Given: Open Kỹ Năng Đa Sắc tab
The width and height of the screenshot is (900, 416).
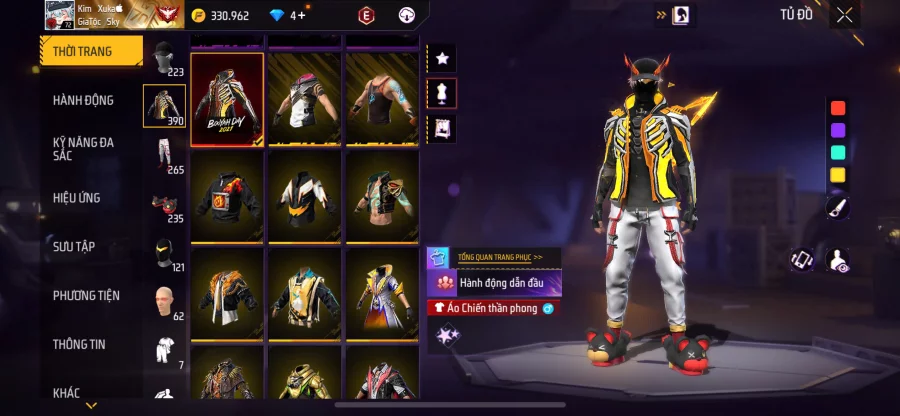Looking at the screenshot, I should 84,150.
